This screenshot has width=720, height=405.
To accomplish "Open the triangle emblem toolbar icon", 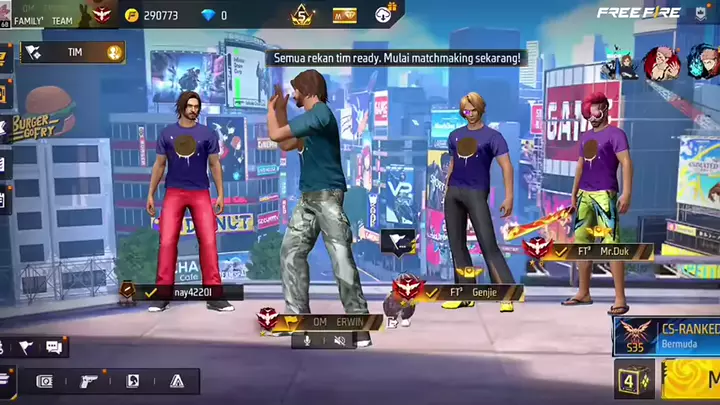I will pyautogui.click(x=177, y=381).
